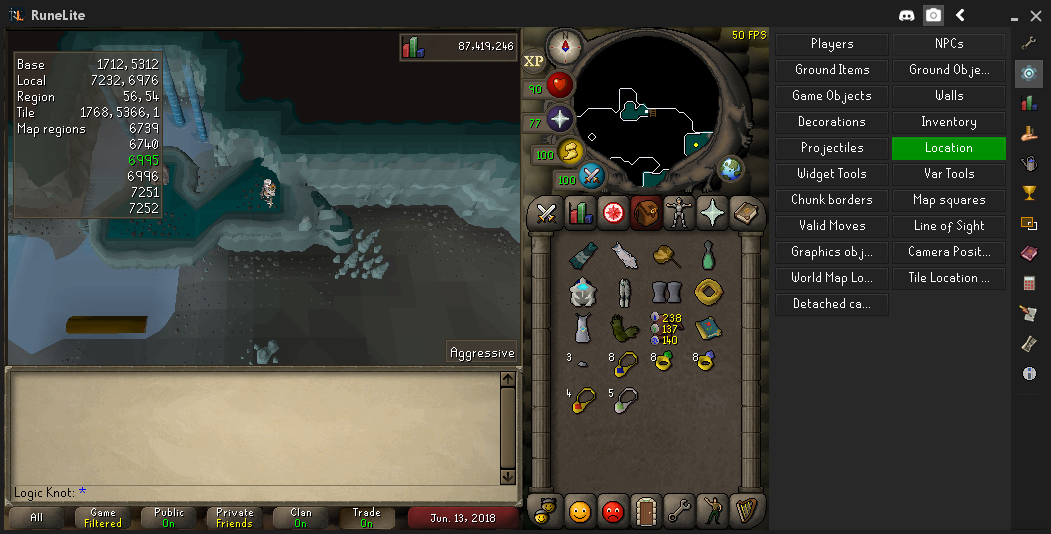This screenshot has height=534, width=1051.
Task: Click the run energy orb
Action: (570, 152)
